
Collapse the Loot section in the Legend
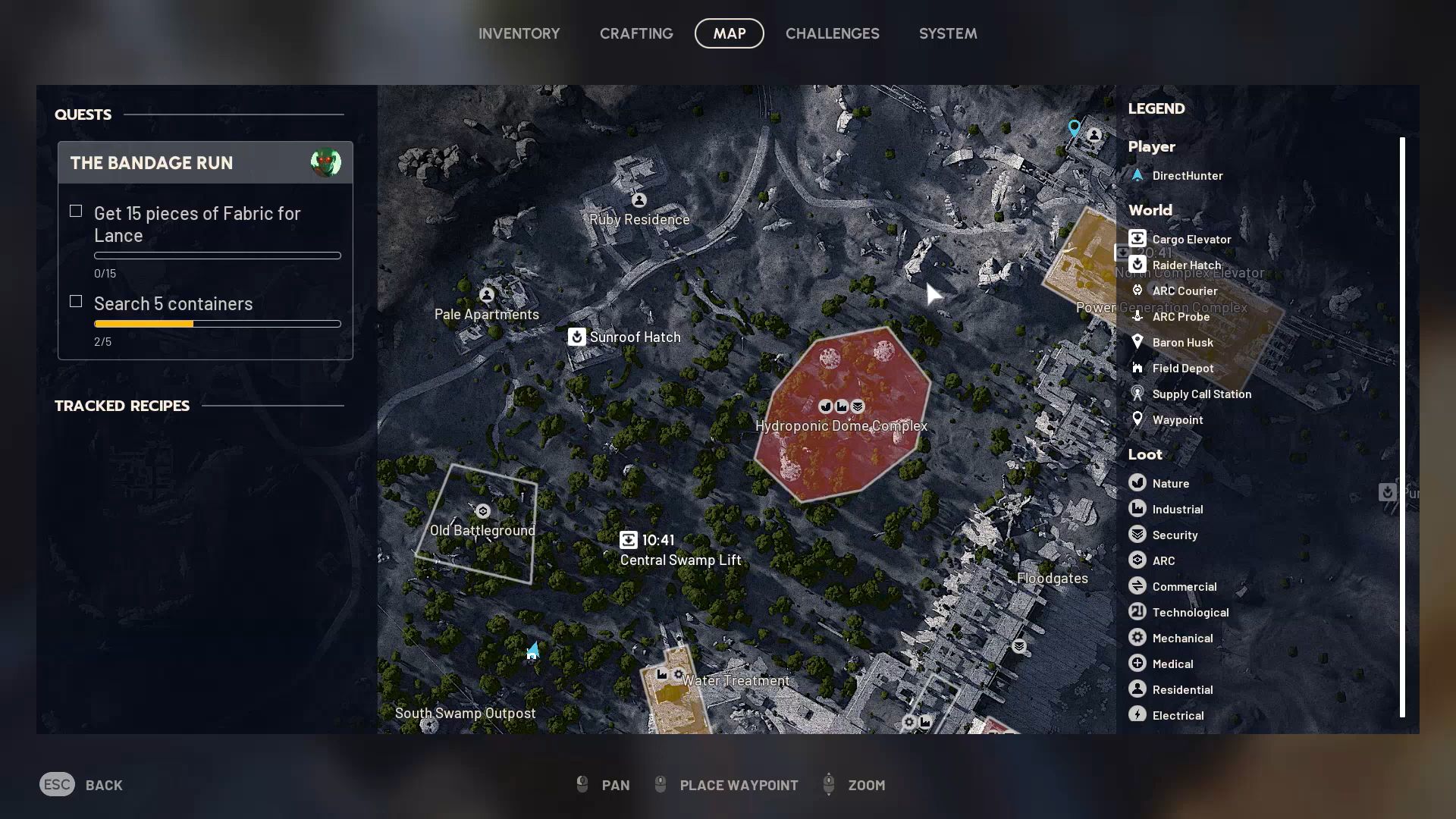pyautogui.click(x=1145, y=454)
